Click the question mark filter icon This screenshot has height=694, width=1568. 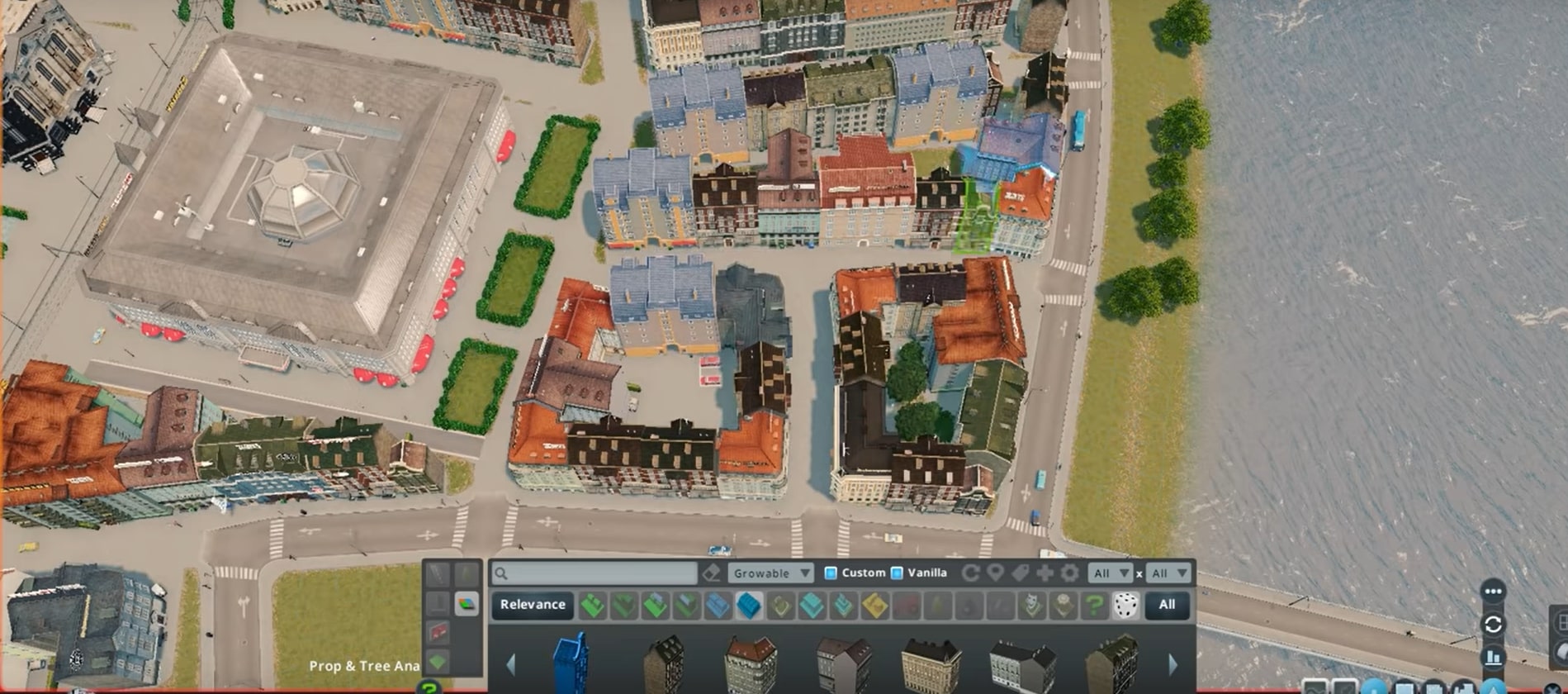tap(1094, 605)
